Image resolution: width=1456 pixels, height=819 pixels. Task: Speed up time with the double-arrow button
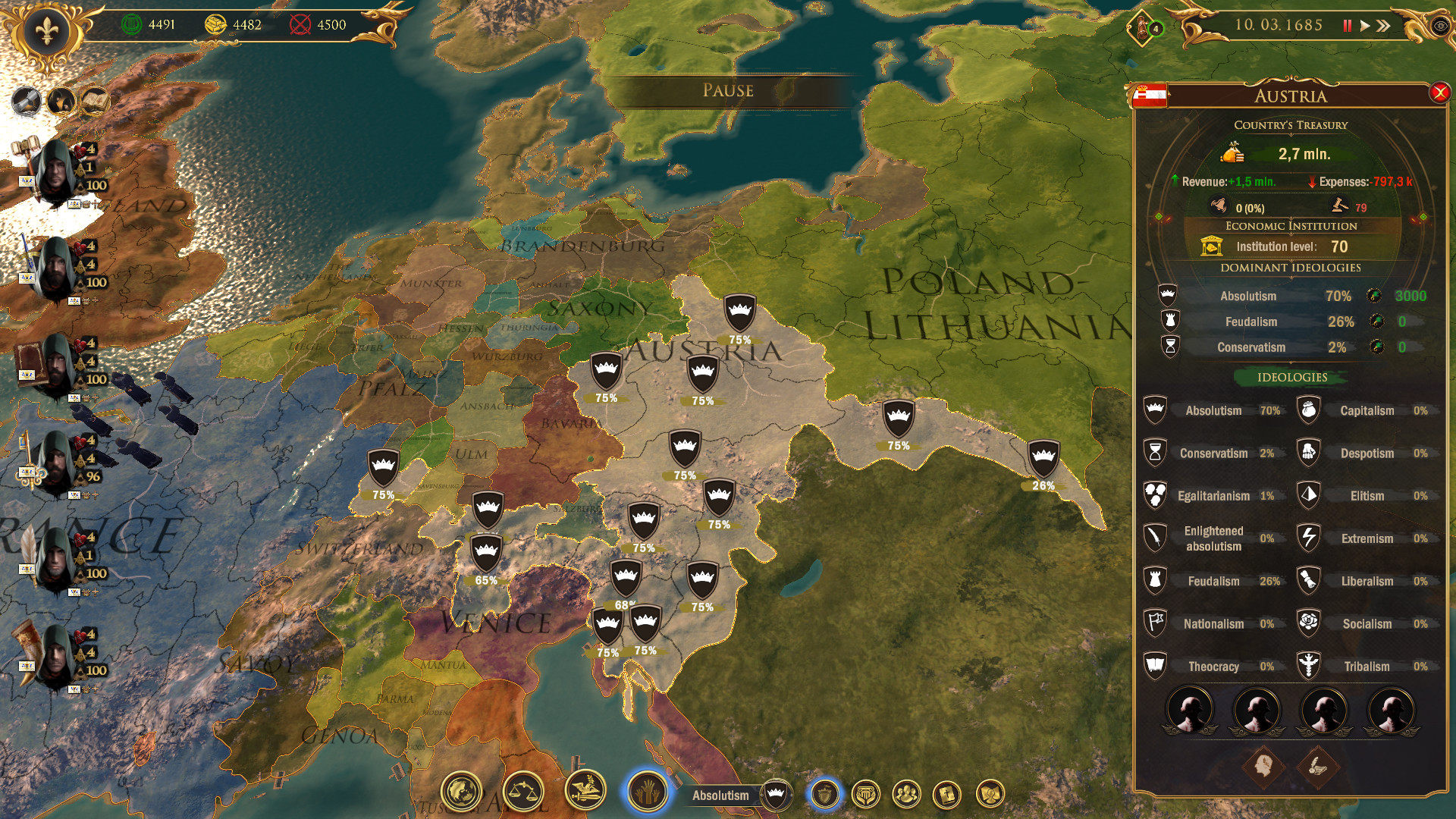tap(1384, 26)
